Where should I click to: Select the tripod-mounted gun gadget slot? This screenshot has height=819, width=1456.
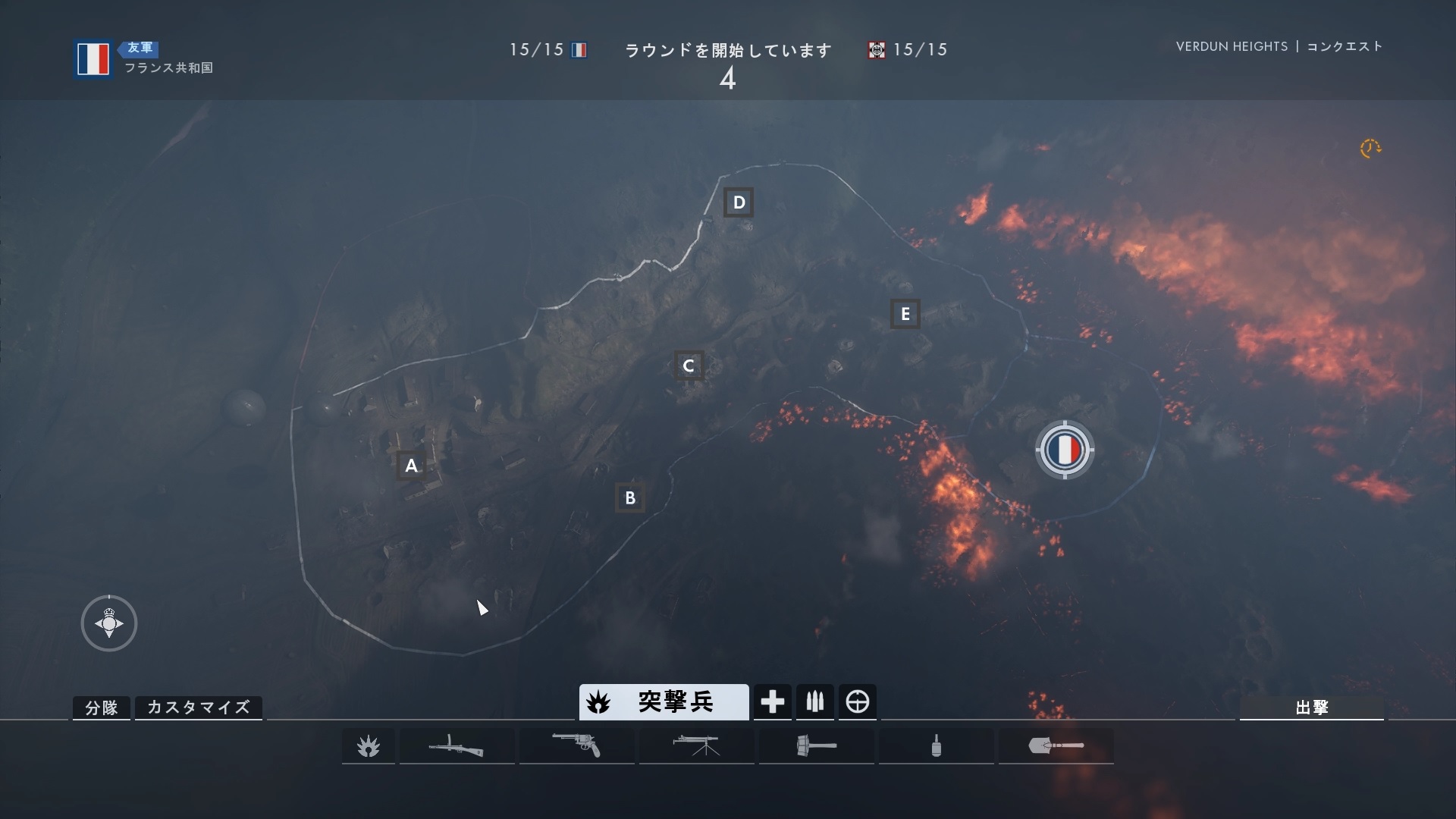tap(696, 746)
